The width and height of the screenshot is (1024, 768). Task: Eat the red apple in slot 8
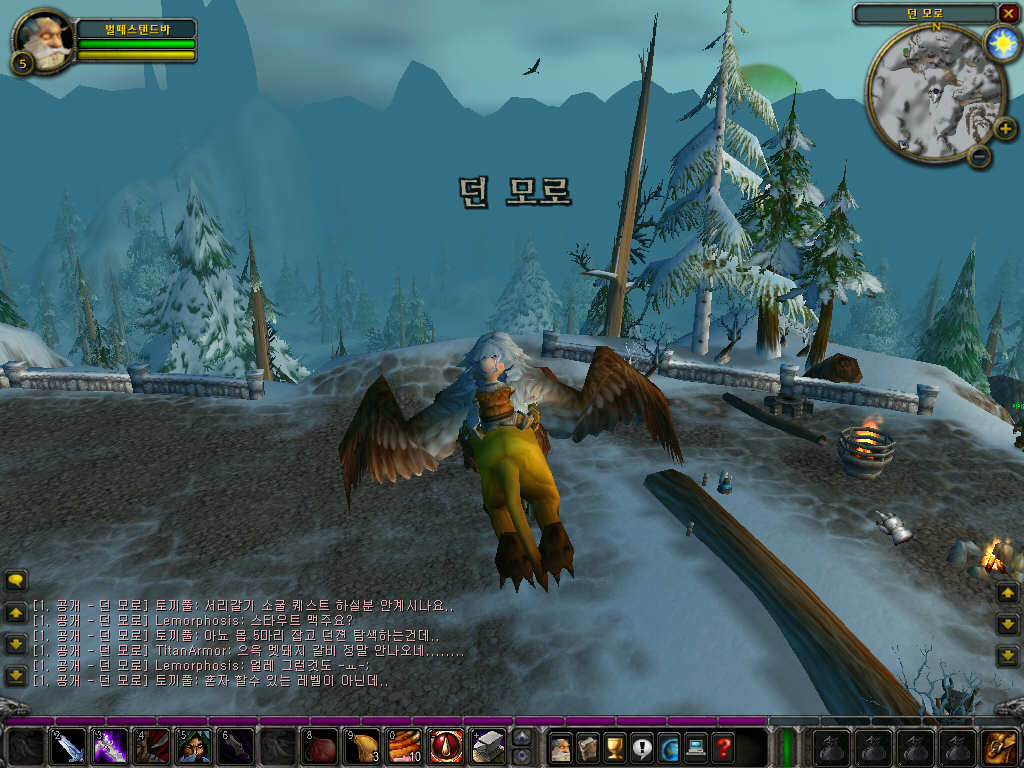click(x=320, y=747)
